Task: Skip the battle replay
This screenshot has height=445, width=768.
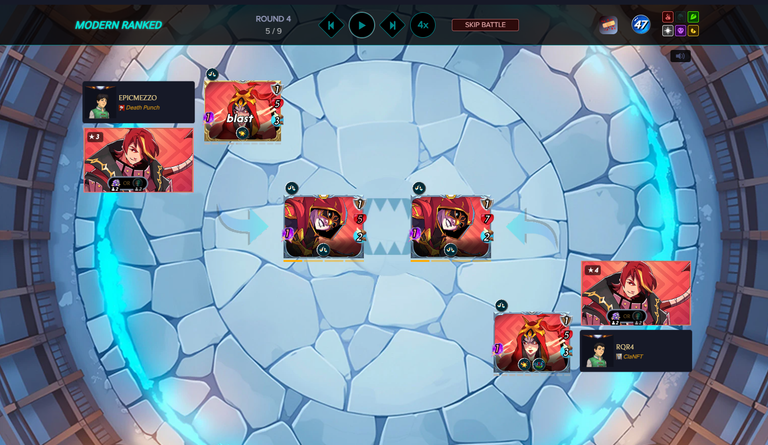Action: point(485,25)
